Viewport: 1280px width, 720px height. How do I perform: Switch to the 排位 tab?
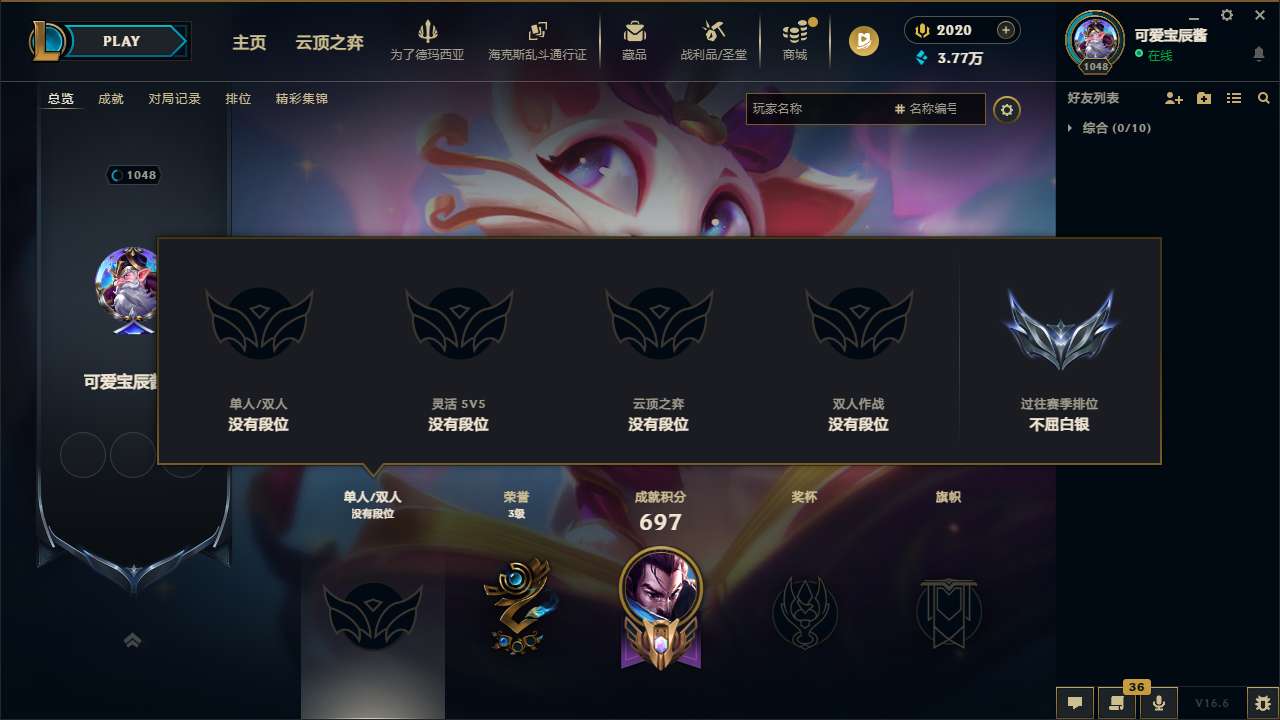(x=238, y=99)
